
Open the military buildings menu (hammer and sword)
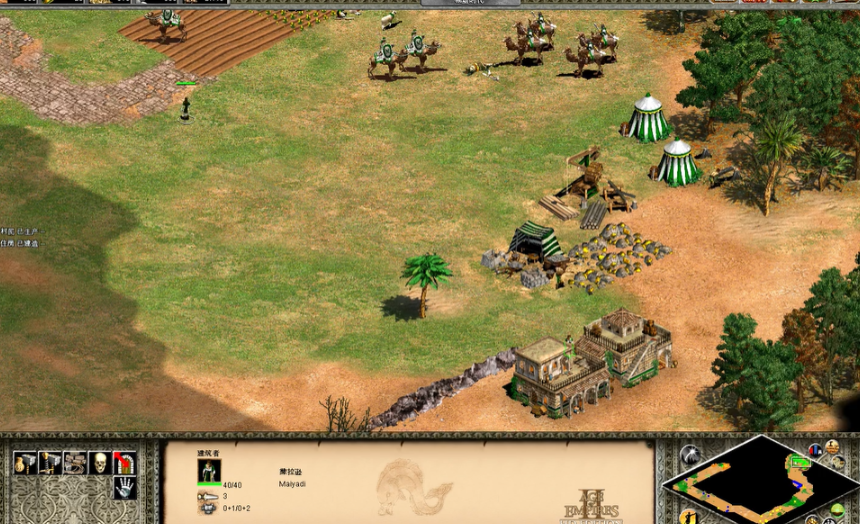pos(49,462)
